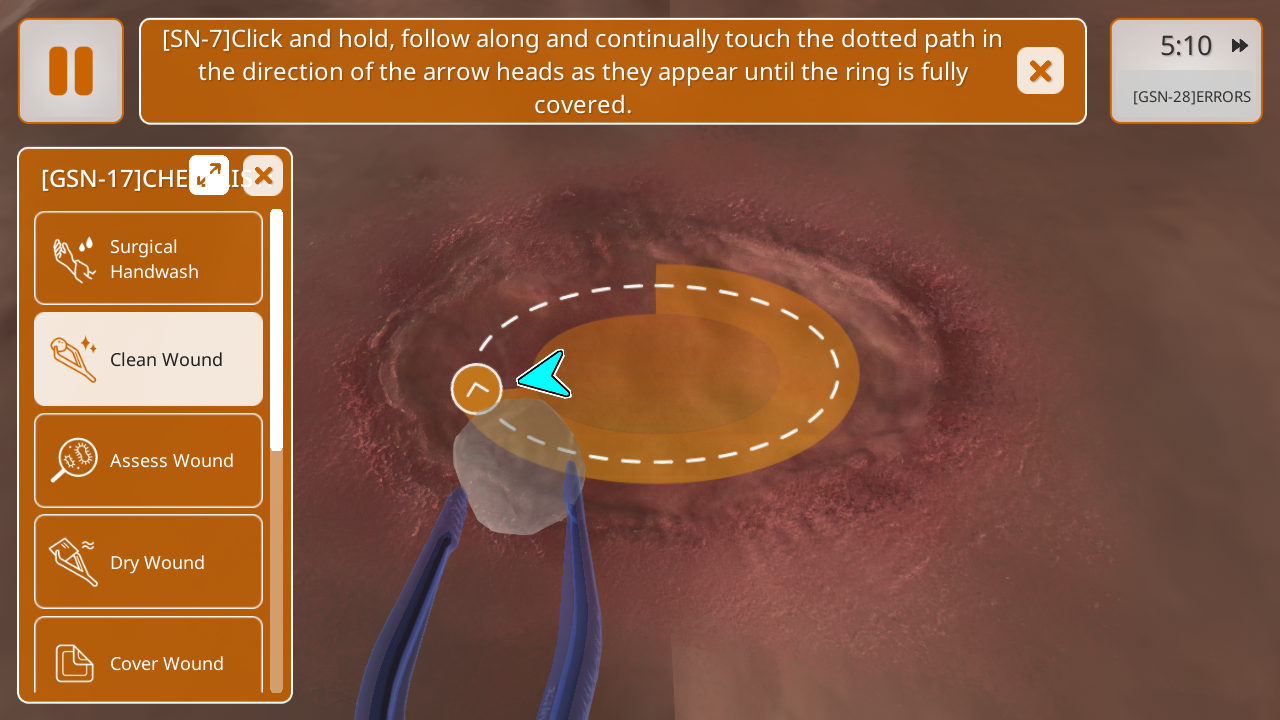Click the orange arrow ring on the dotted path
This screenshot has height=720, width=1280.
[476, 389]
